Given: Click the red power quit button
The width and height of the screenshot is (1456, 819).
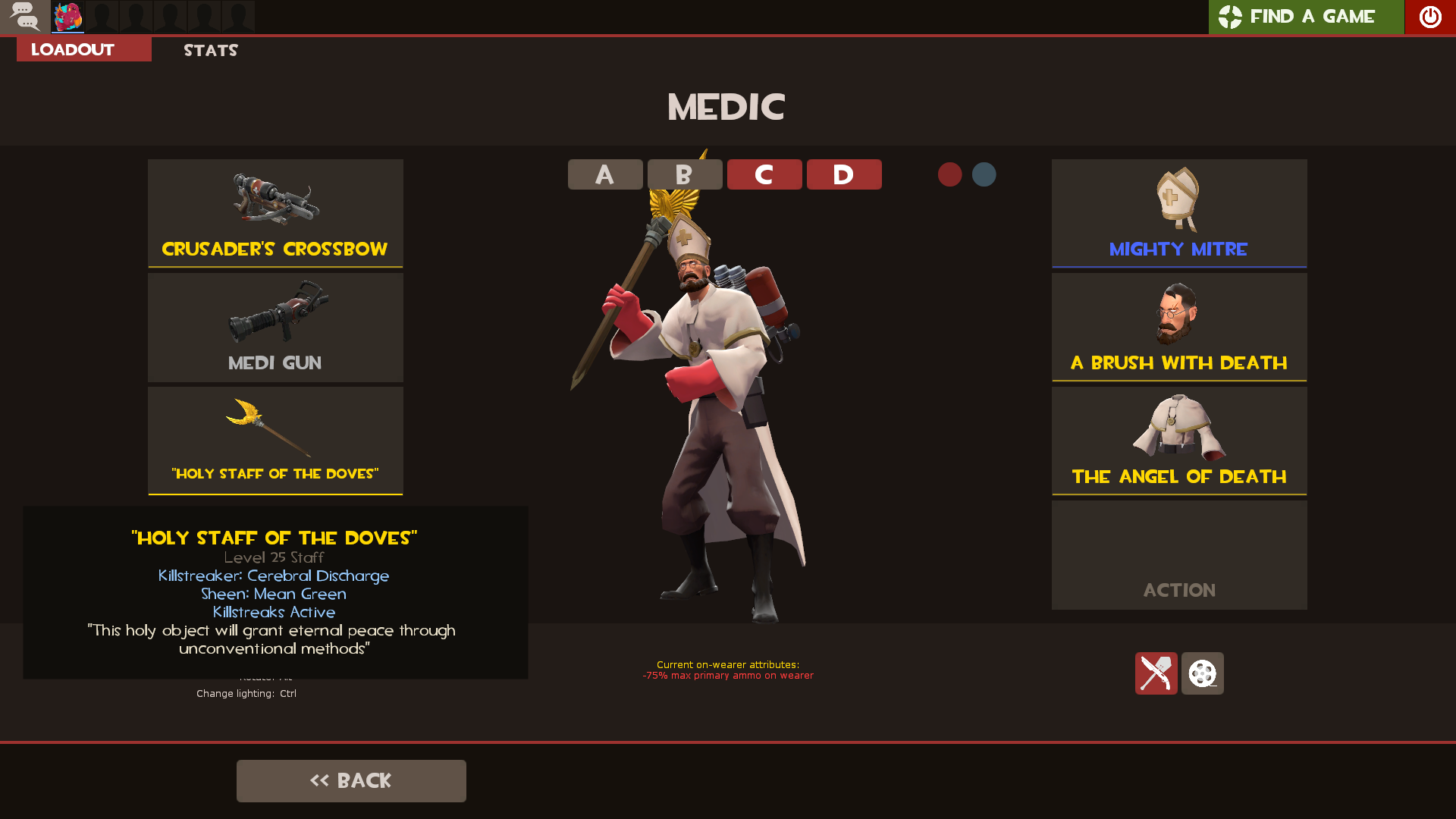Looking at the screenshot, I should coord(1429,17).
